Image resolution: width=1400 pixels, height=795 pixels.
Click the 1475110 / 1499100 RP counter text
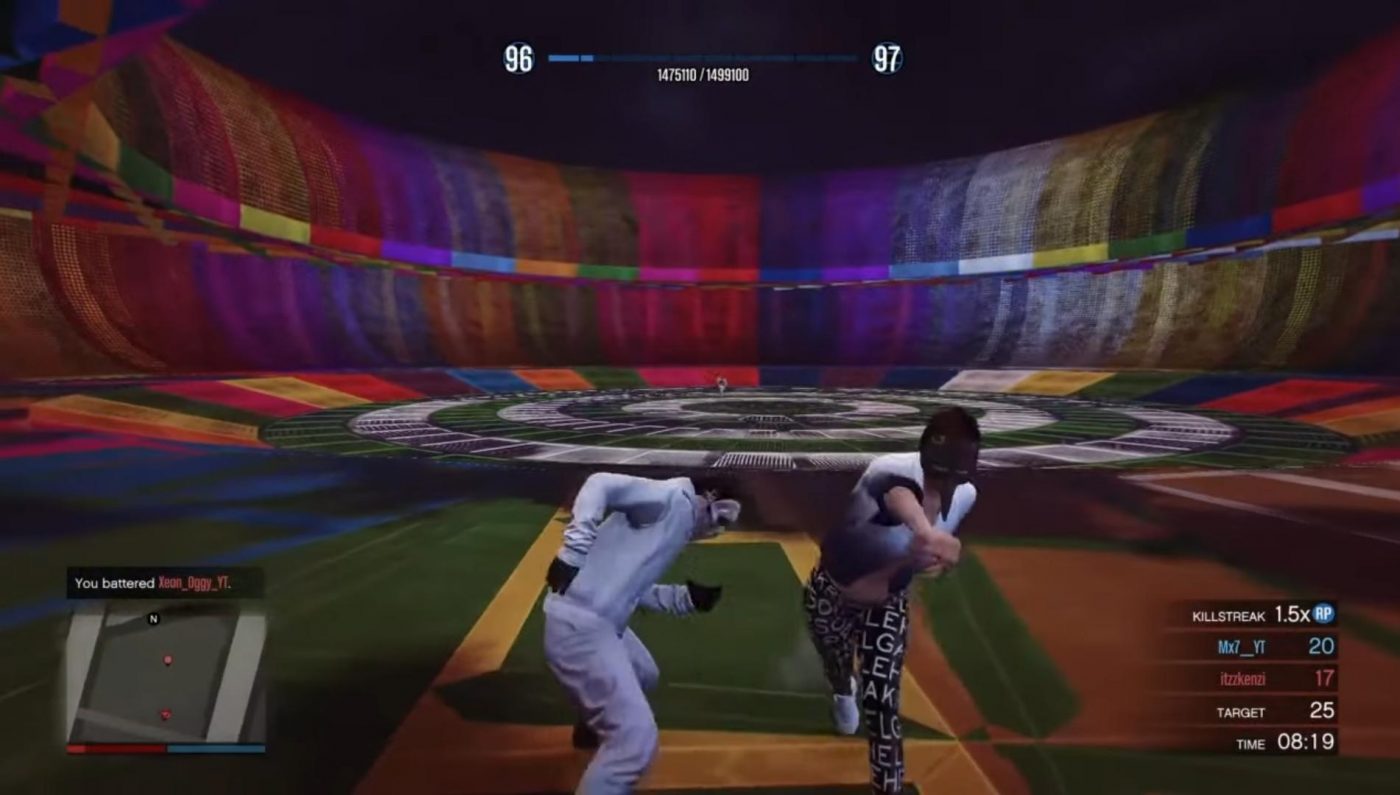700,75
